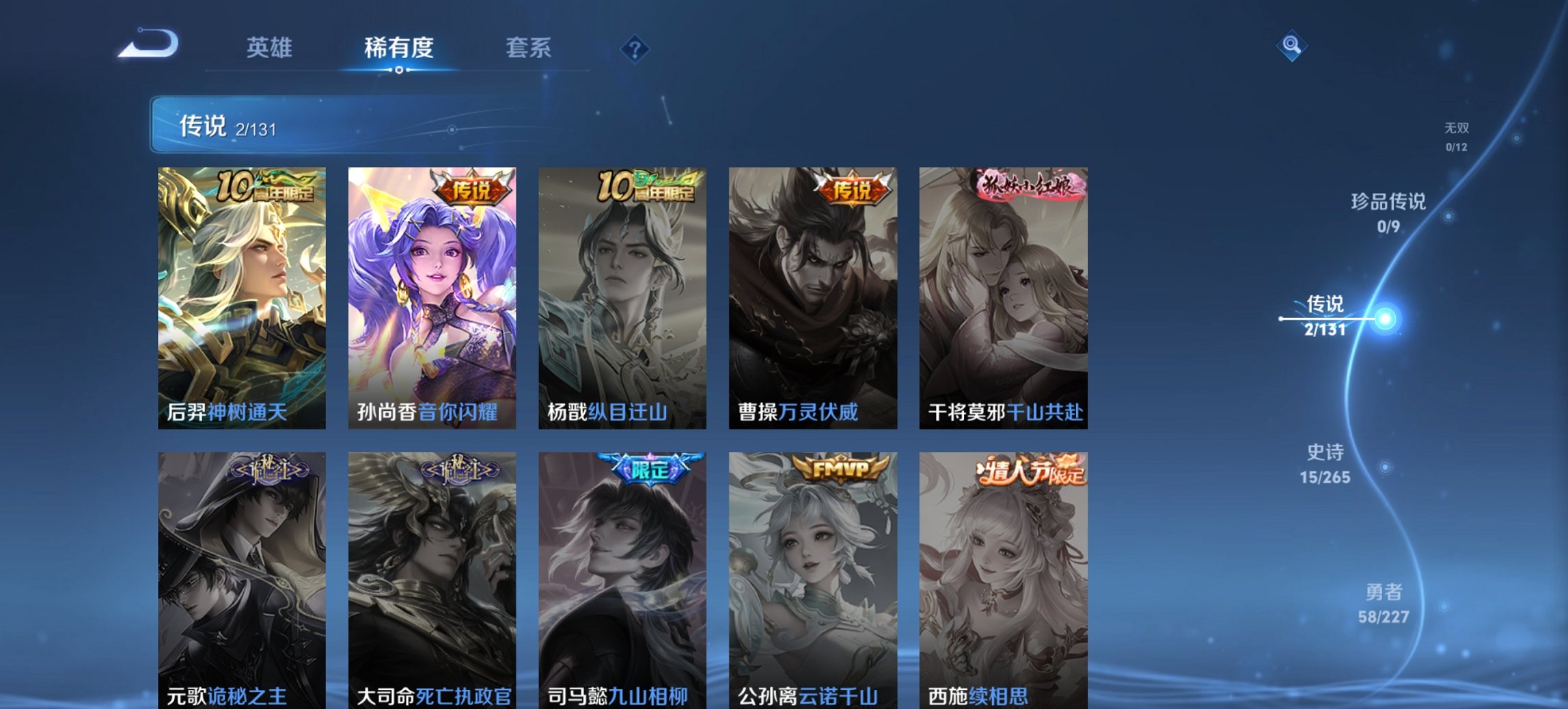Switch to the 套系 tab

(x=529, y=49)
